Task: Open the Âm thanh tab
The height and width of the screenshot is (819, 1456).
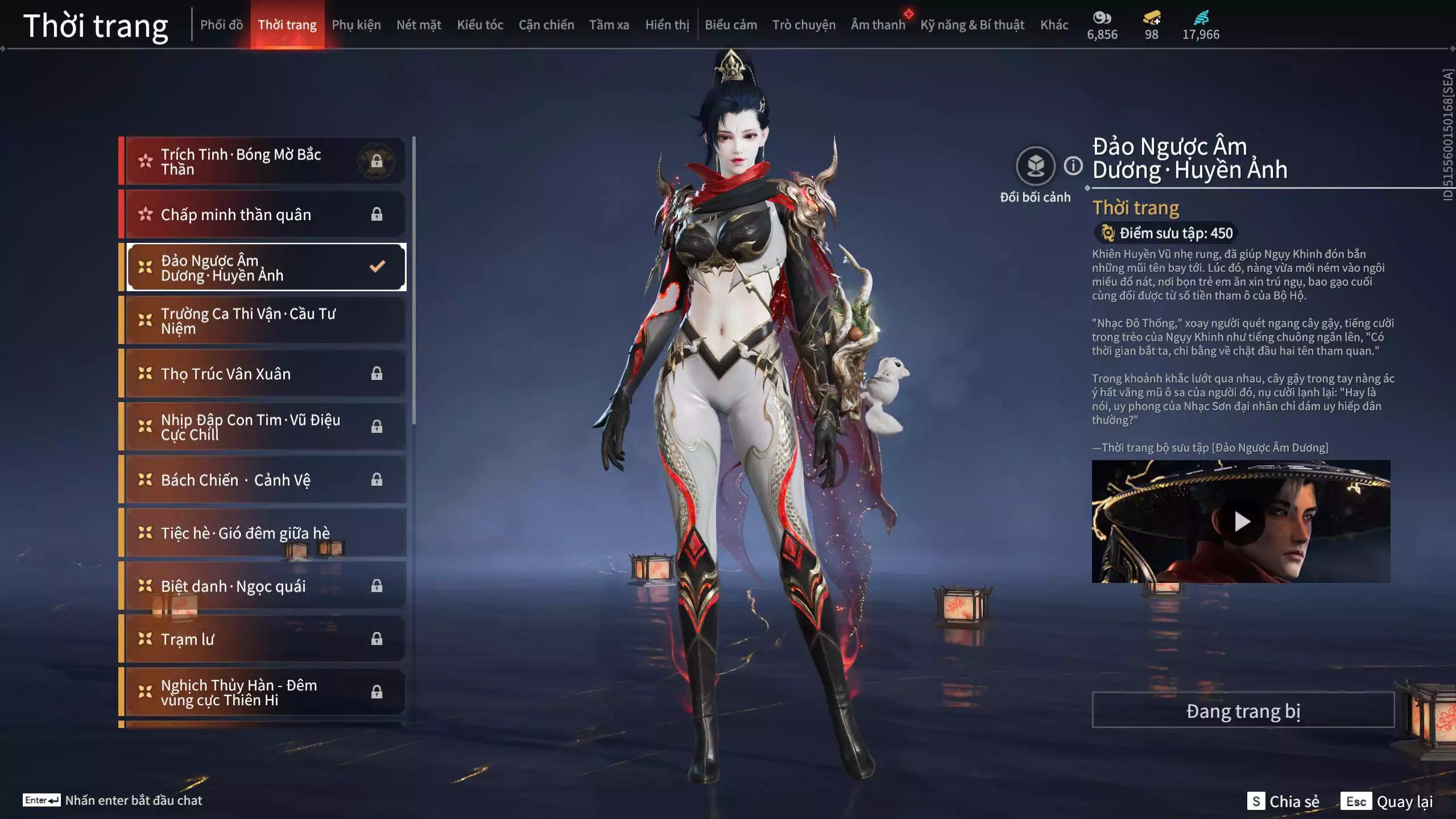Action: point(878,25)
